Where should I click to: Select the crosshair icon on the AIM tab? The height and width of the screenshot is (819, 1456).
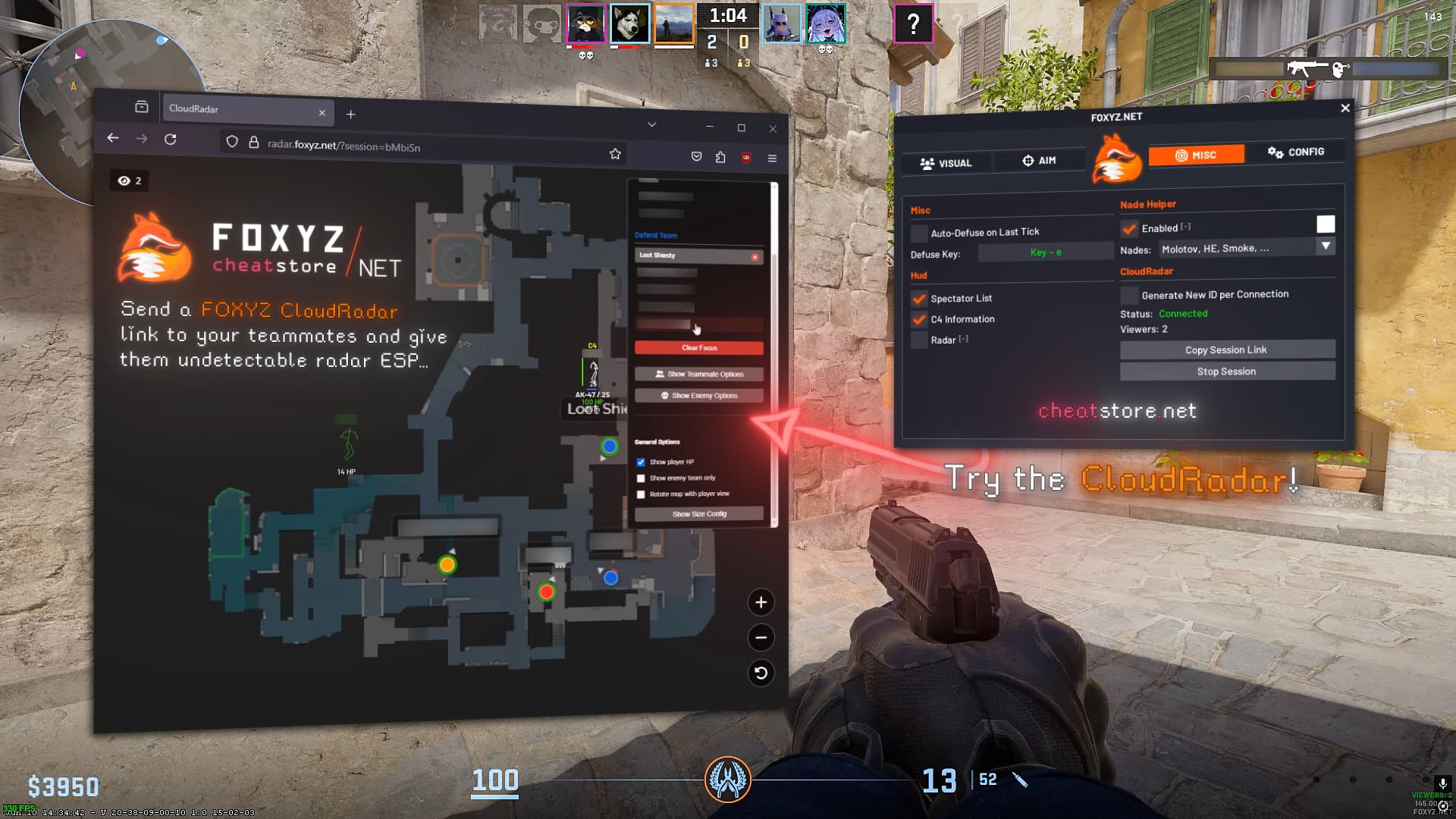pos(1028,160)
